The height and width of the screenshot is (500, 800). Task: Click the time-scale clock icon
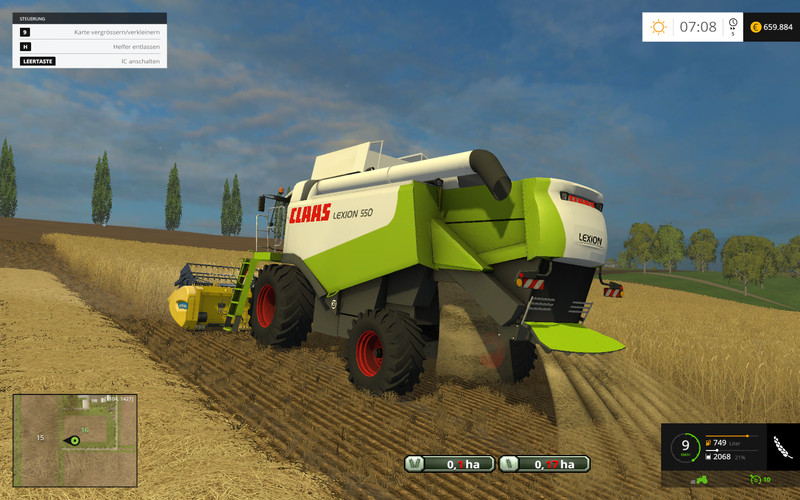point(733,24)
